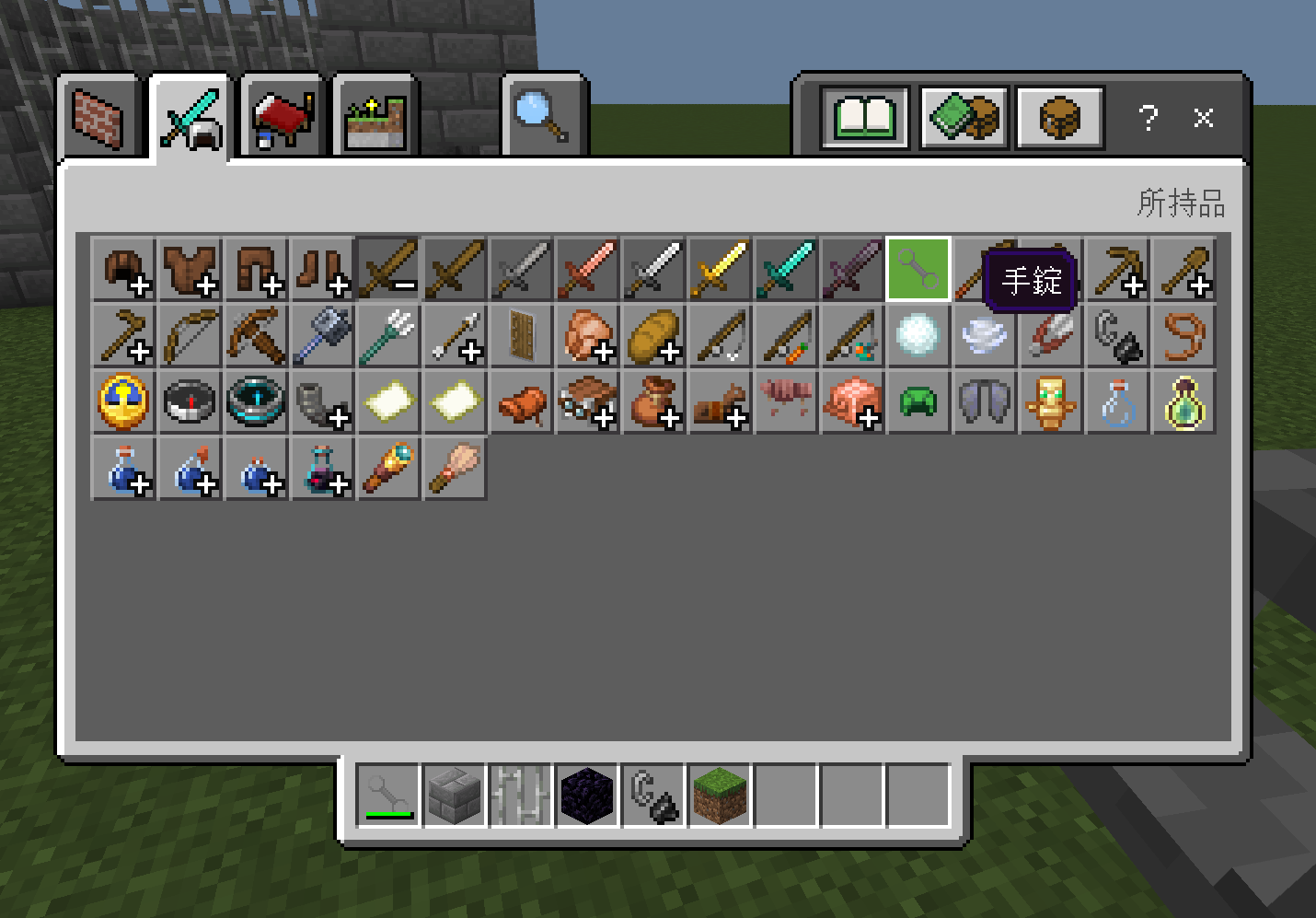The width and height of the screenshot is (1316, 918).
Task: Switch to the brick construction tab
Action: (x=98, y=118)
